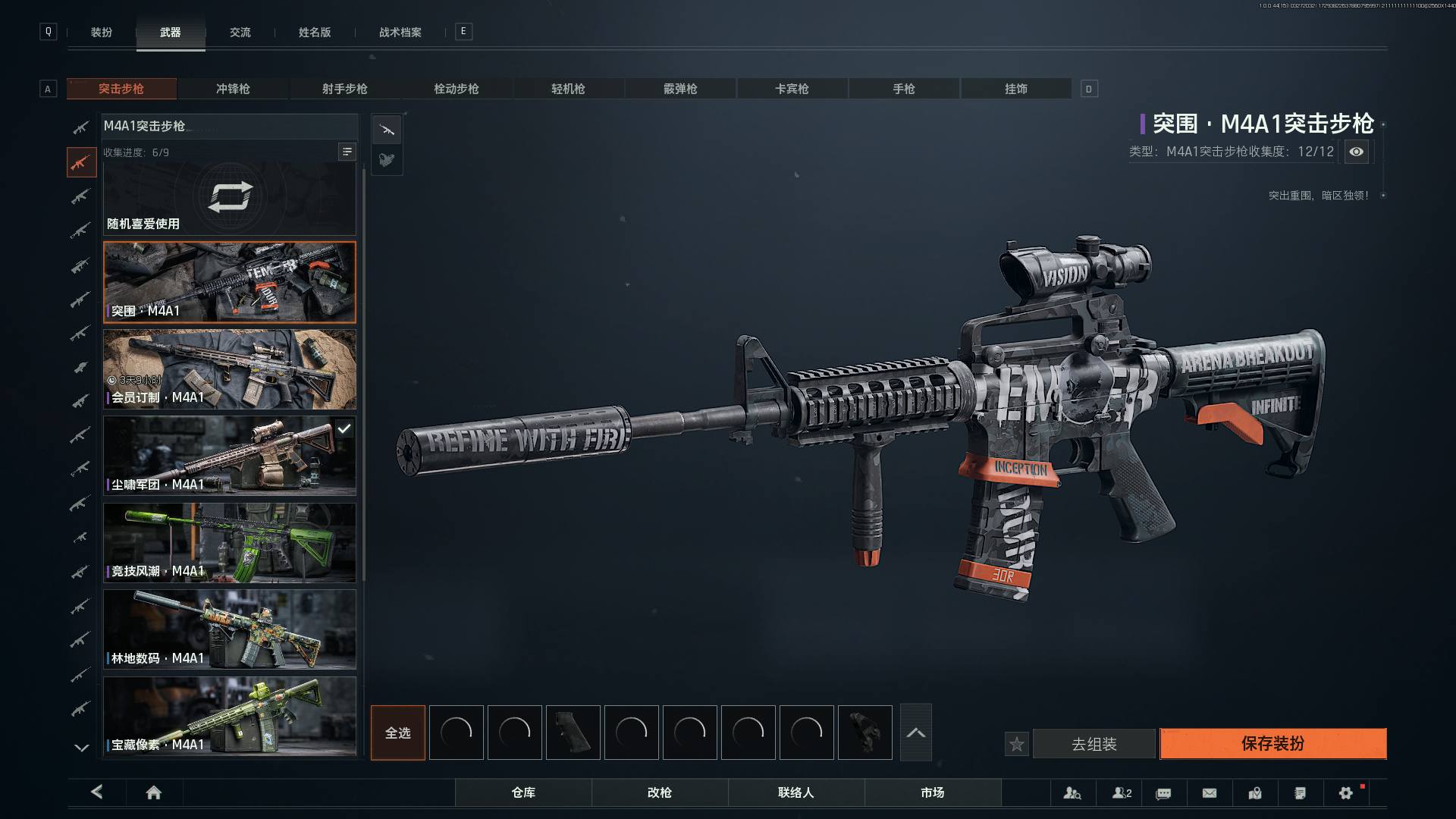Click the 全选 select-all button
The height and width of the screenshot is (819, 1456).
pyautogui.click(x=397, y=733)
